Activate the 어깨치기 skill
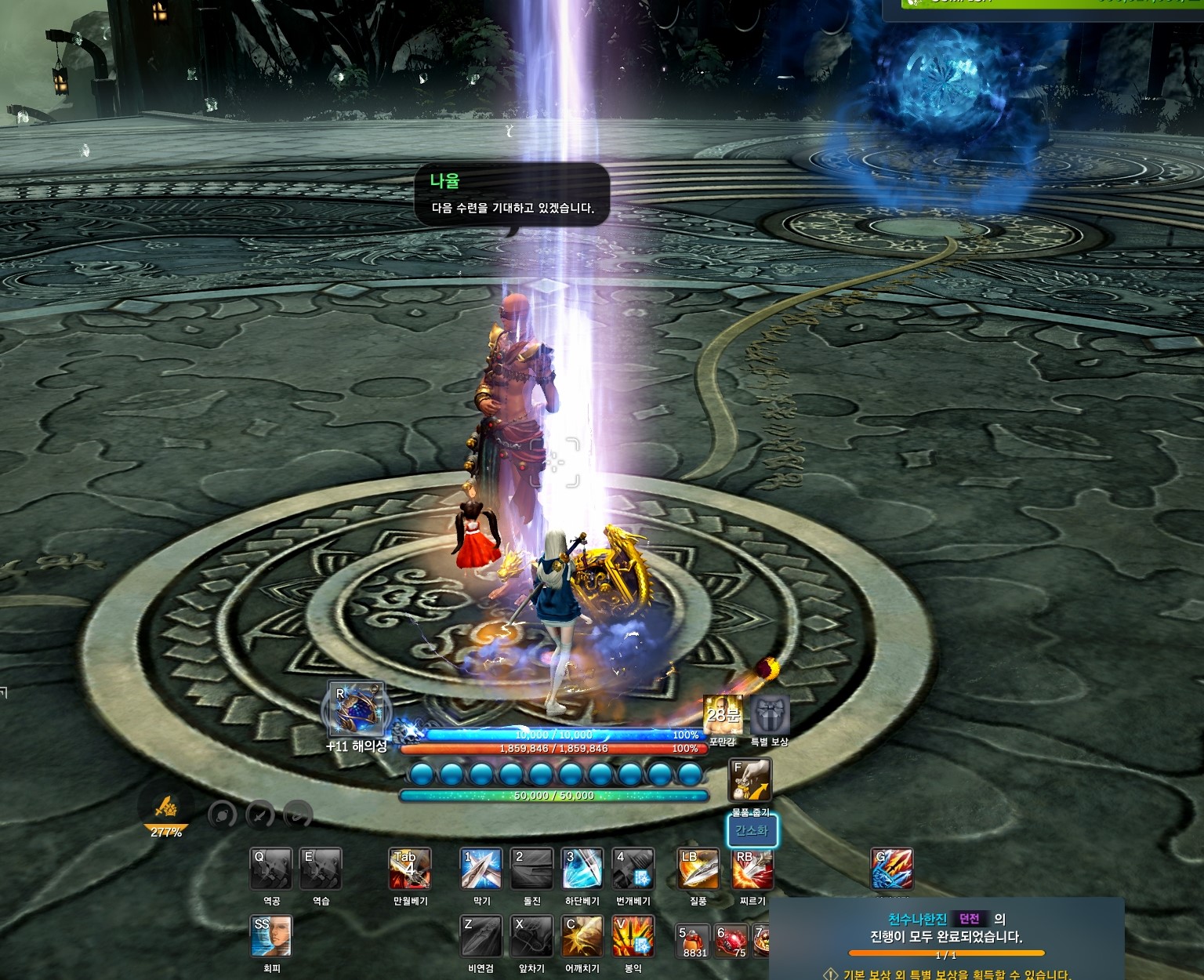 coord(582,936)
